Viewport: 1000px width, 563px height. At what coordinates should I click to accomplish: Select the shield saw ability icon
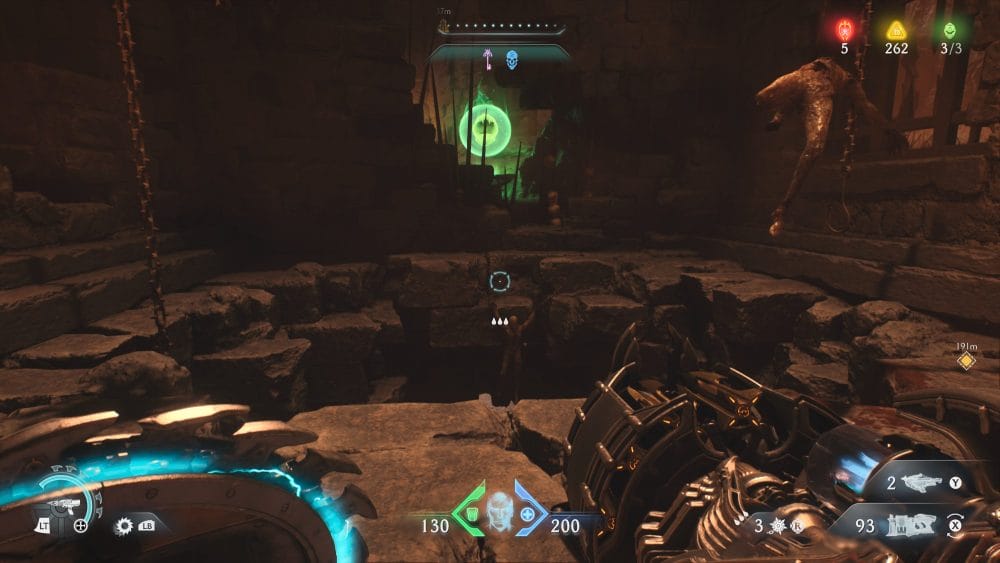point(125,524)
